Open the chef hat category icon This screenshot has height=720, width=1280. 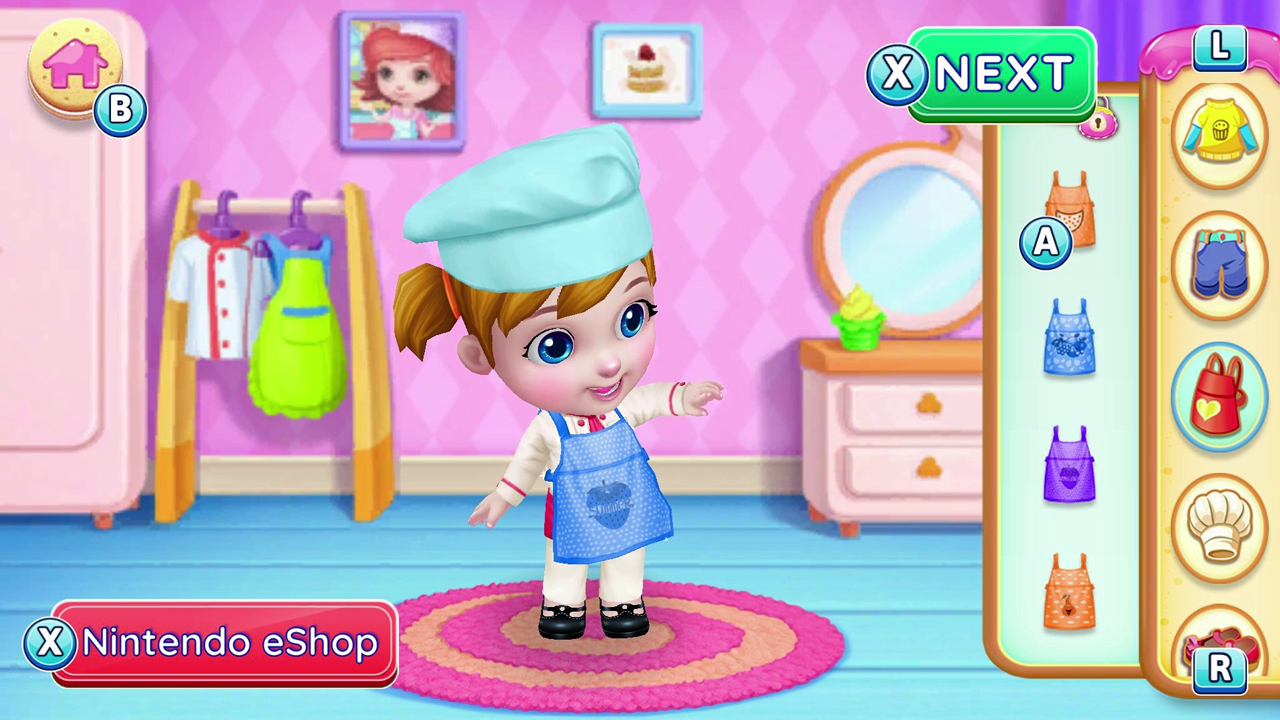pyautogui.click(x=1219, y=525)
